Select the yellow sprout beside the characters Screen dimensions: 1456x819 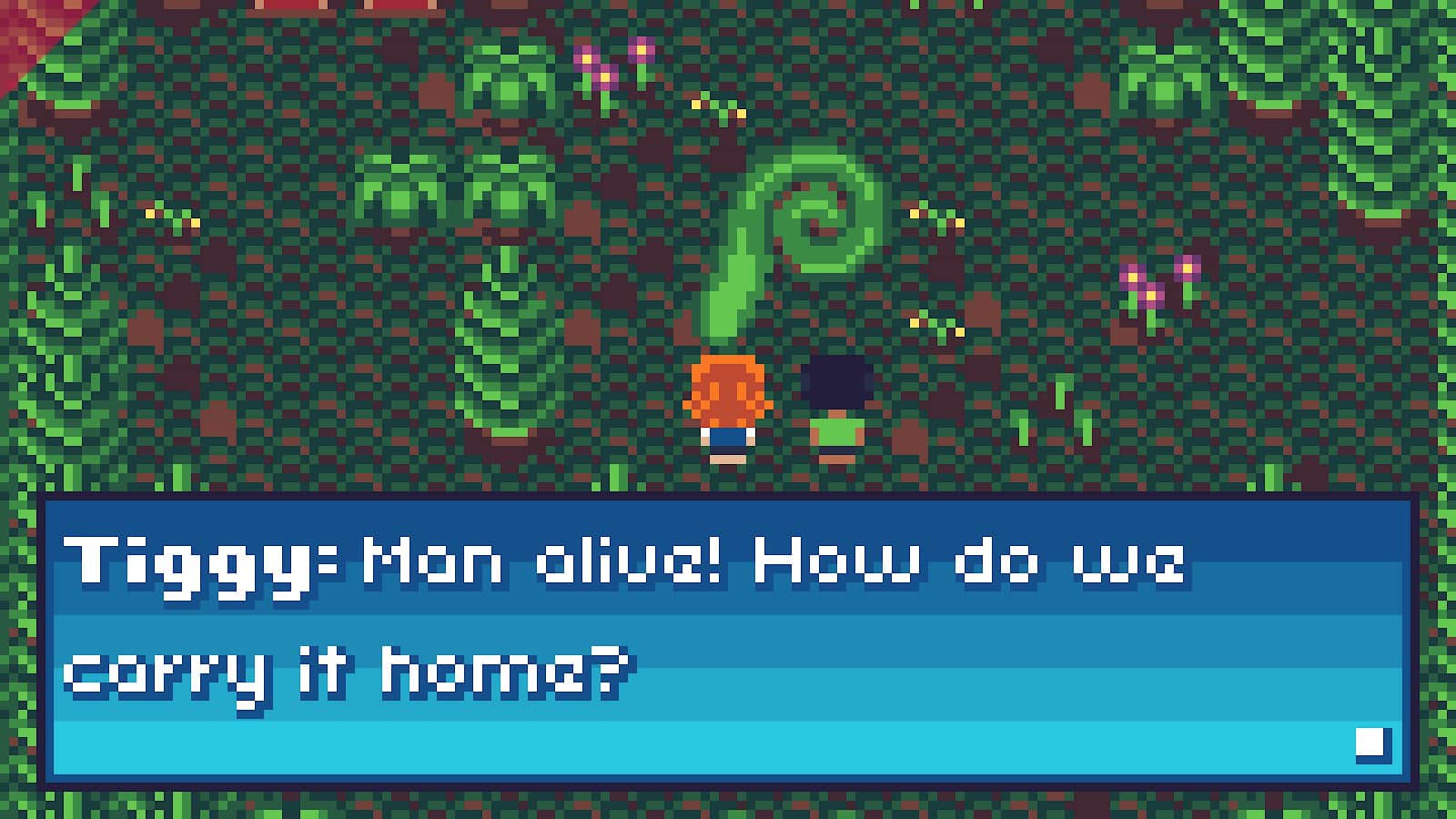937,323
